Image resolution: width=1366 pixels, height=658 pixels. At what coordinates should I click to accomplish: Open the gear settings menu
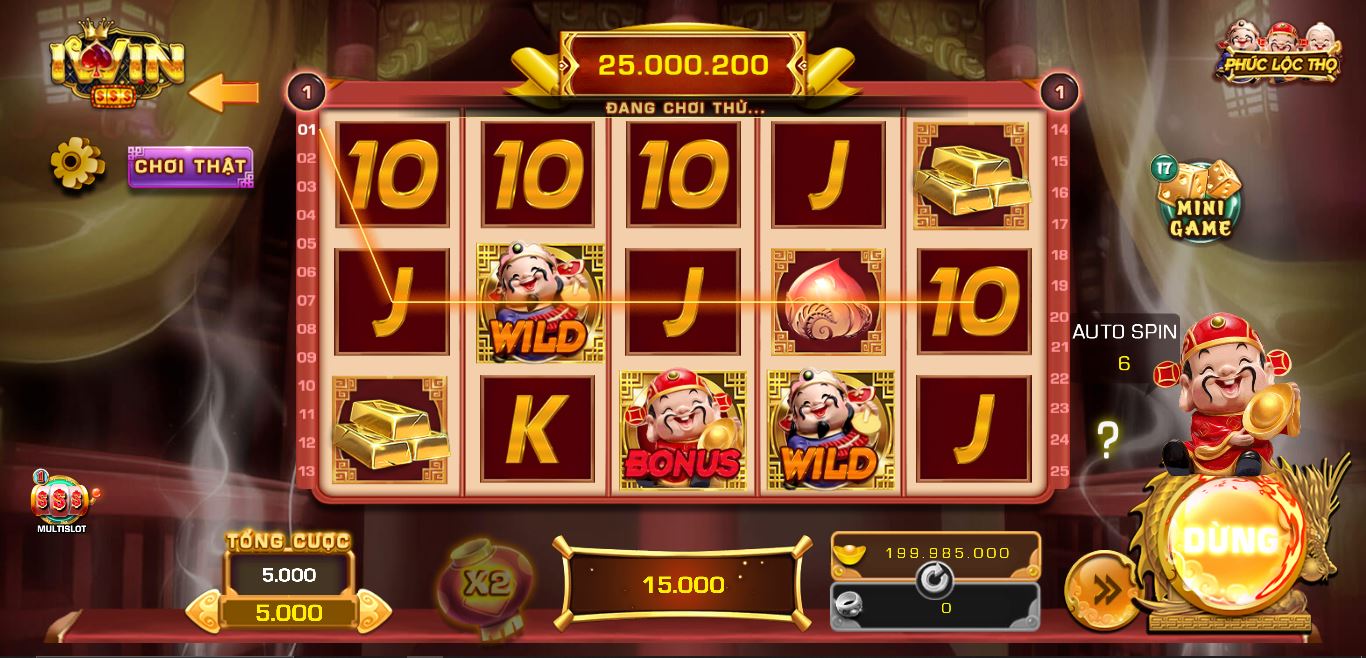[x=78, y=163]
